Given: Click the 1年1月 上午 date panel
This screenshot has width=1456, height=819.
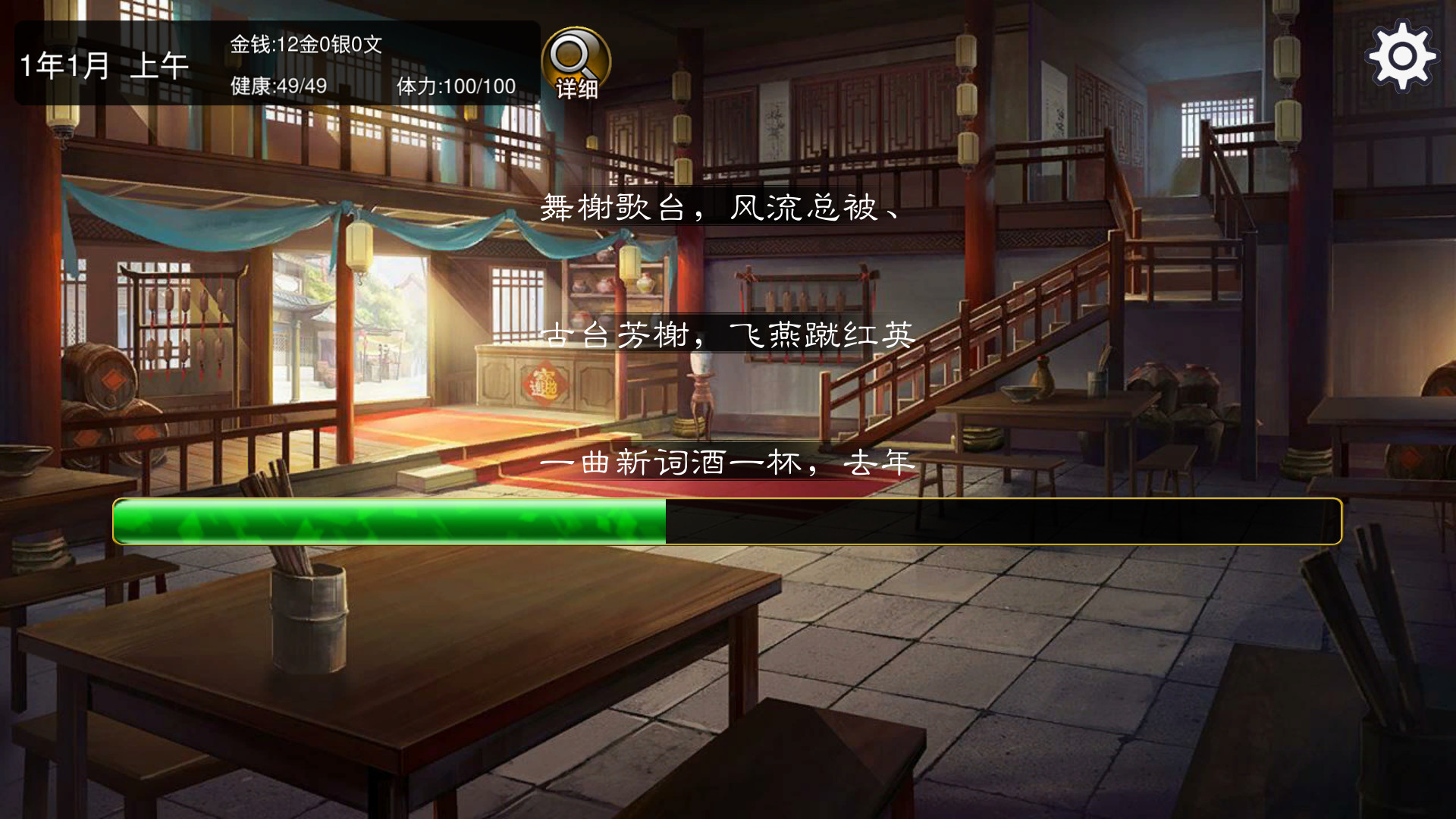Looking at the screenshot, I should [x=106, y=66].
